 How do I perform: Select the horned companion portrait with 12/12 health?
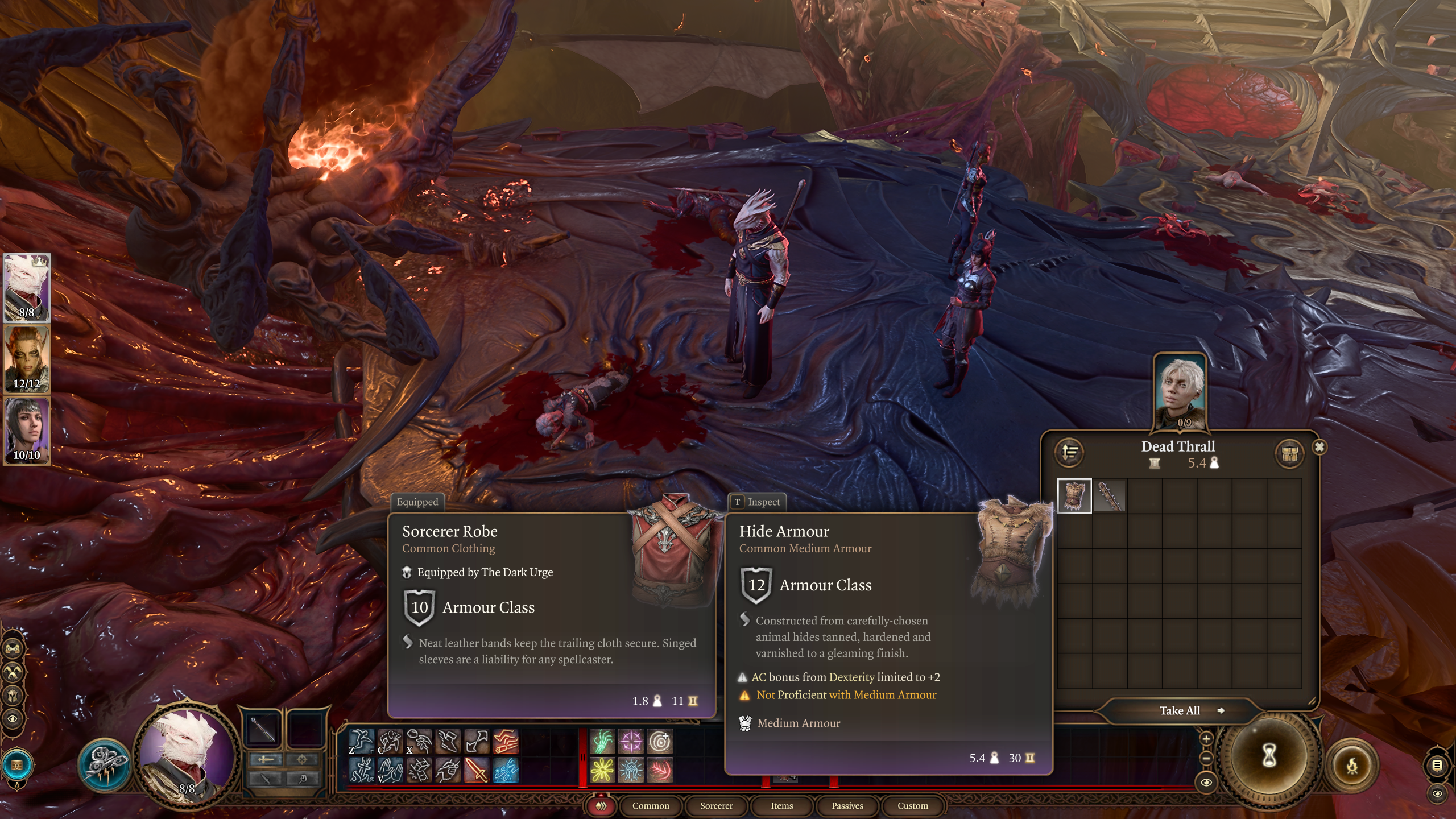click(x=27, y=359)
